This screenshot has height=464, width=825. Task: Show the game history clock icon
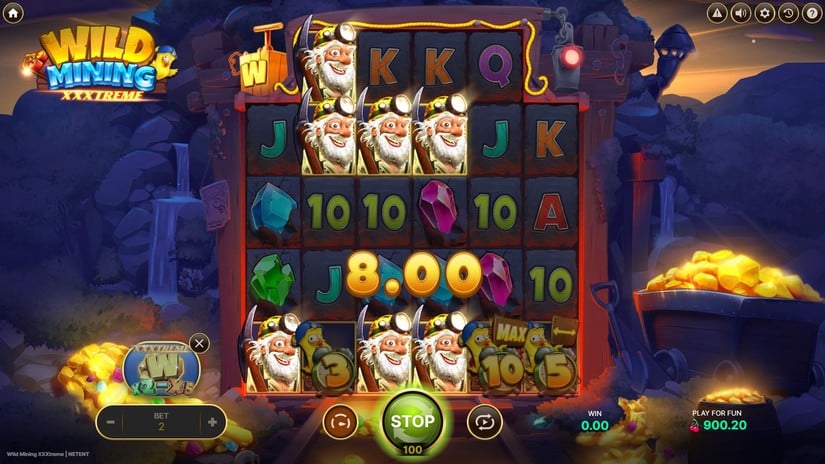pos(788,13)
